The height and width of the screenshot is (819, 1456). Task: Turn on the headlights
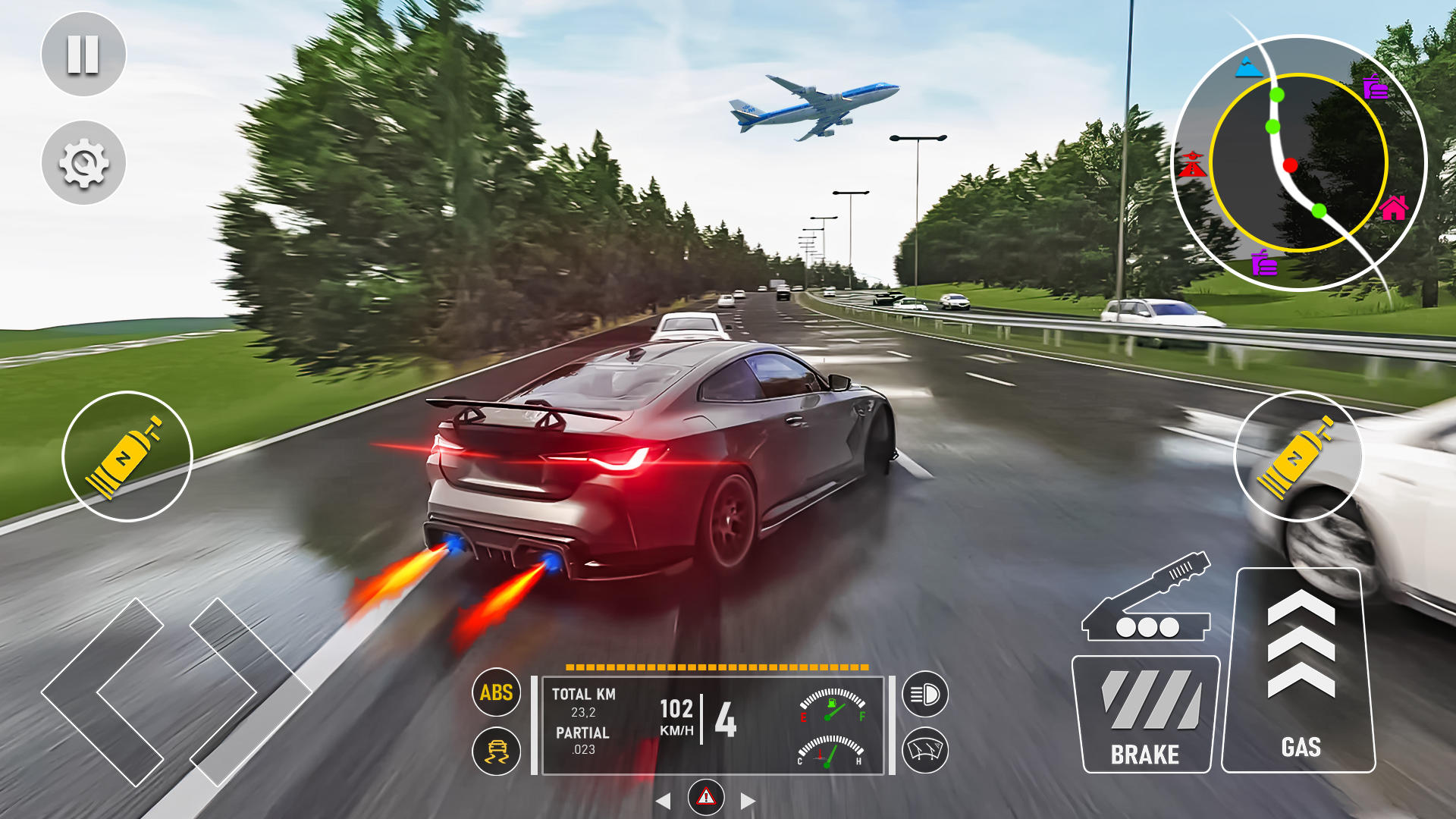point(925,694)
